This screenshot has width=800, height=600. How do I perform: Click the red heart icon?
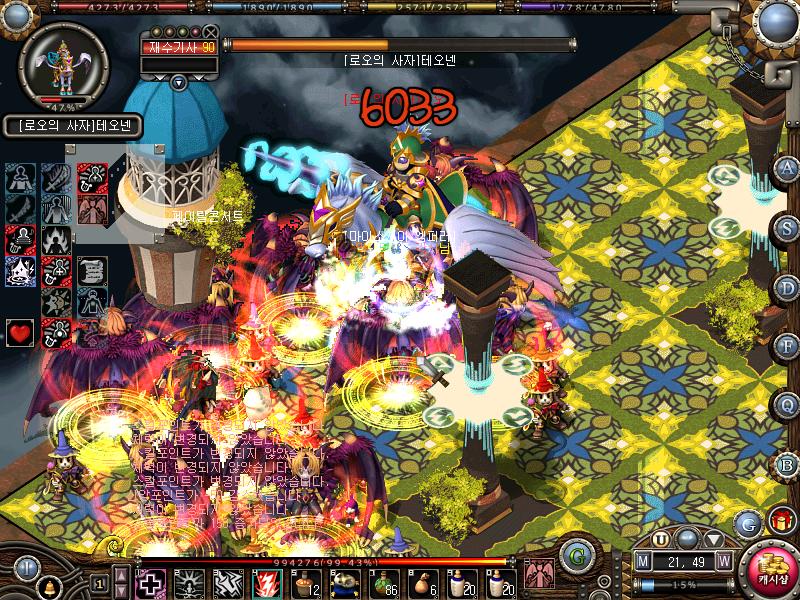(20, 332)
